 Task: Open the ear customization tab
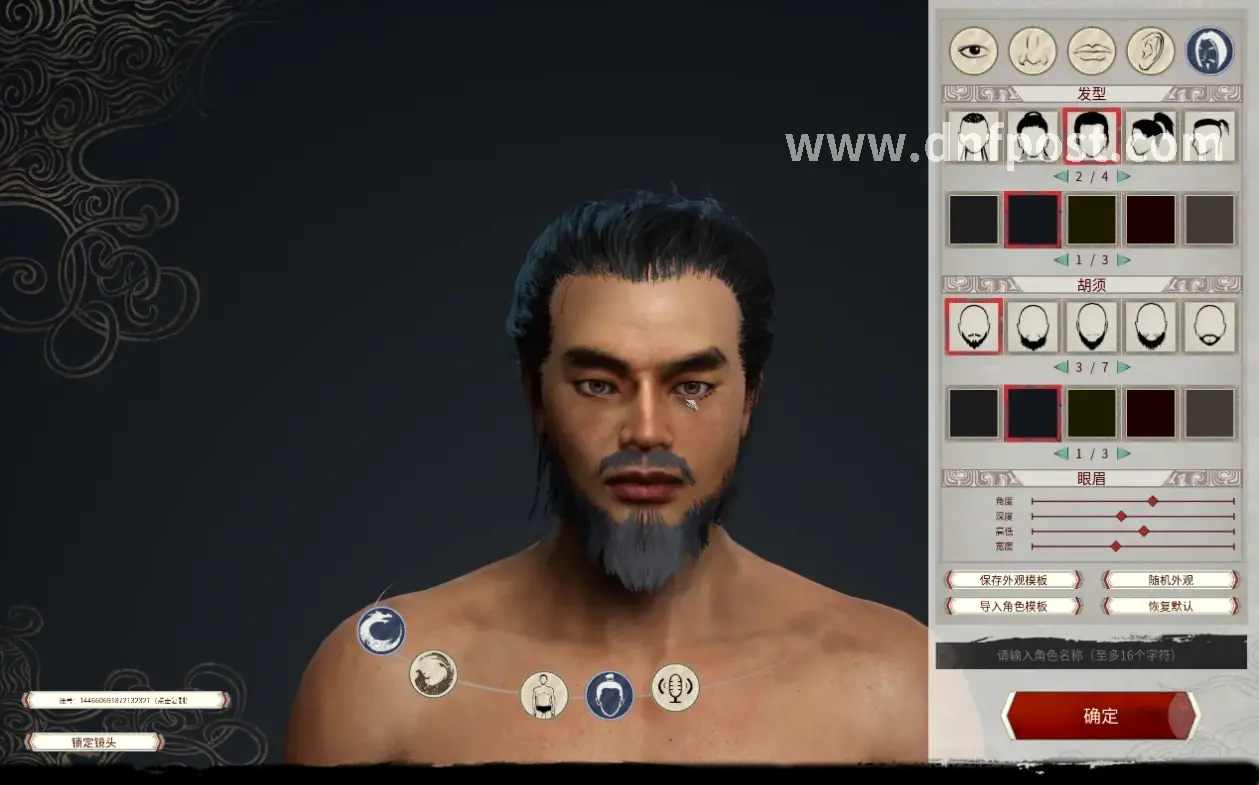coord(1150,51)
